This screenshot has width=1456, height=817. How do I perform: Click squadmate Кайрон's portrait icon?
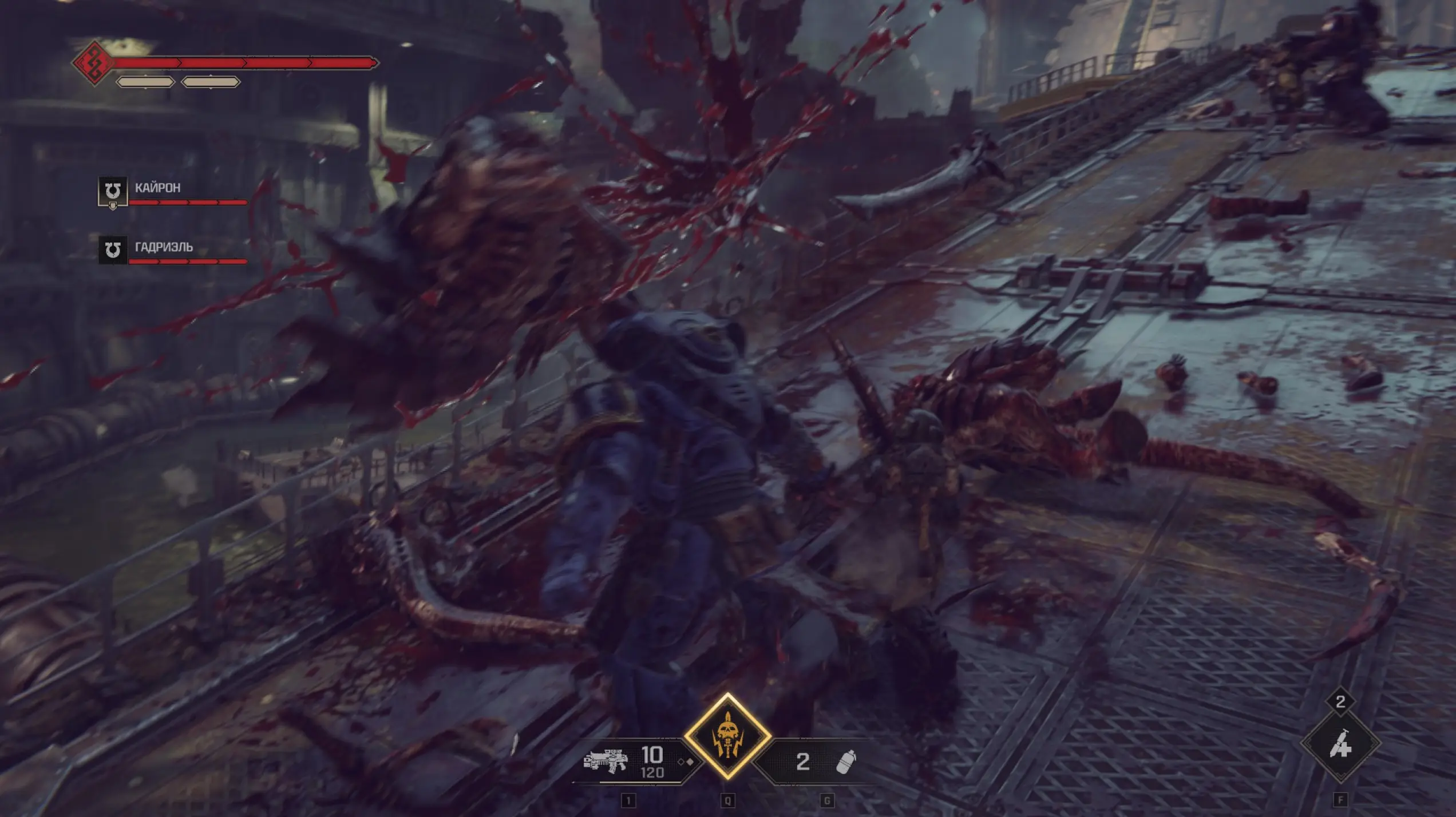(113, 191)
